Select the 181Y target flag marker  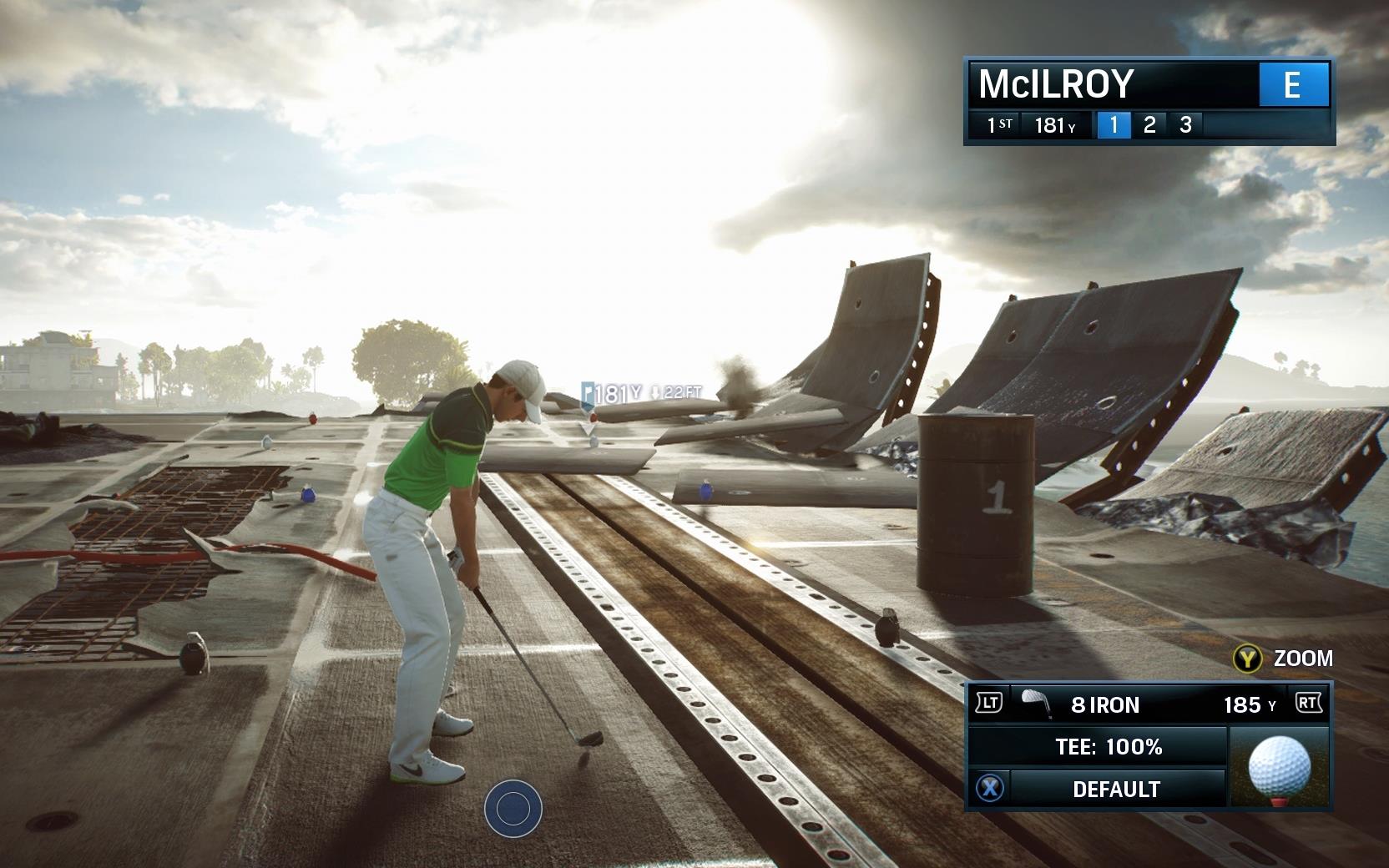click(589, 392)
